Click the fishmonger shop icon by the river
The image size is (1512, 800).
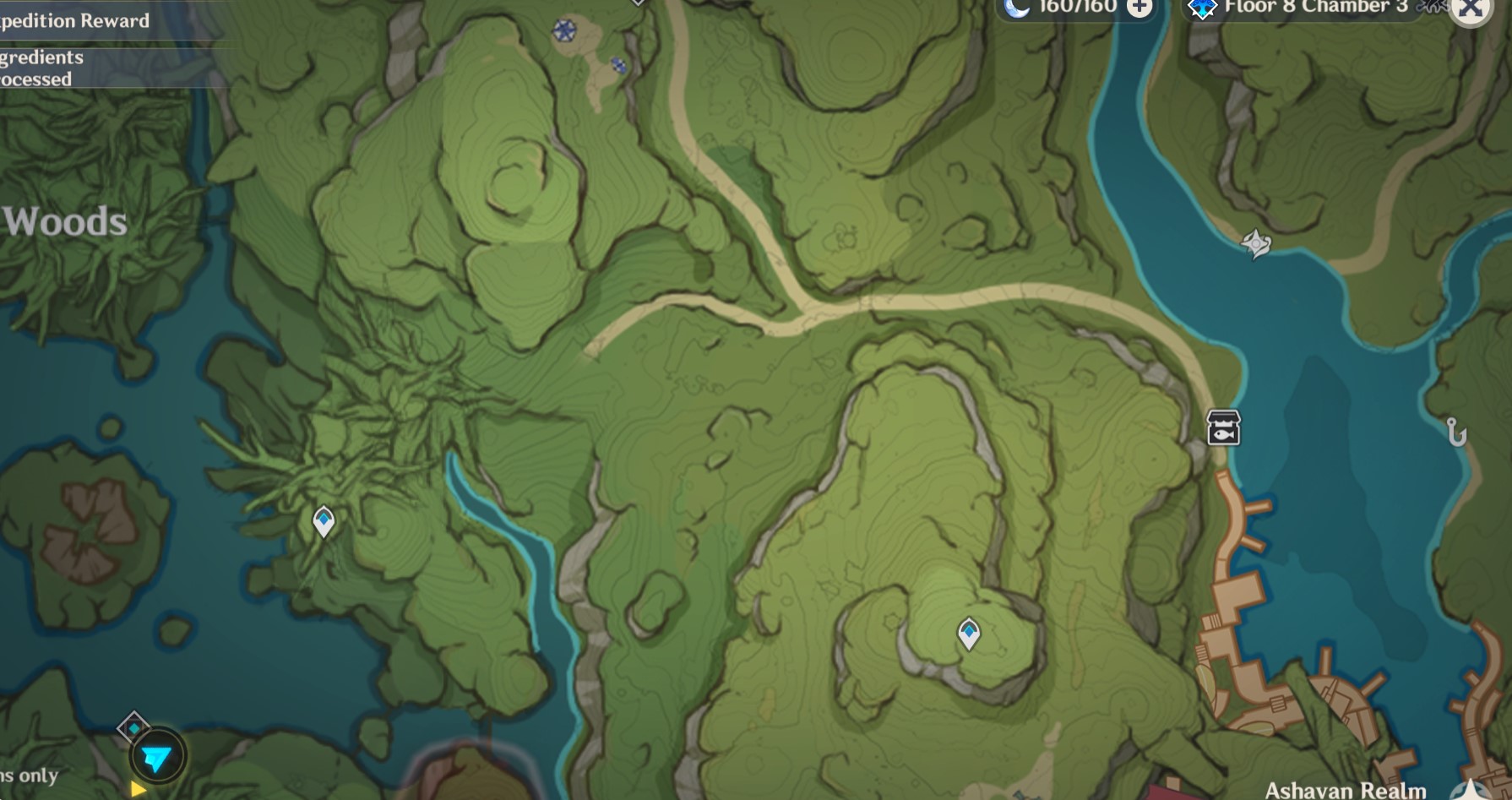pyautogui.click(x=1223, y=427)
